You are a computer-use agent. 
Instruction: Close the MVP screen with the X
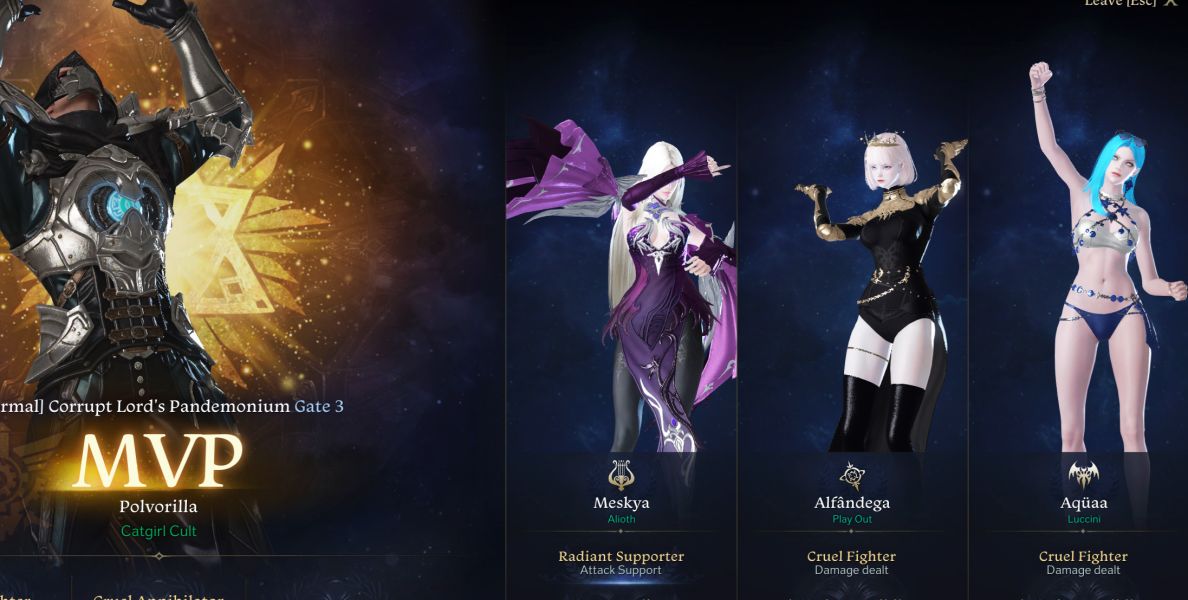coord(1170,4)
